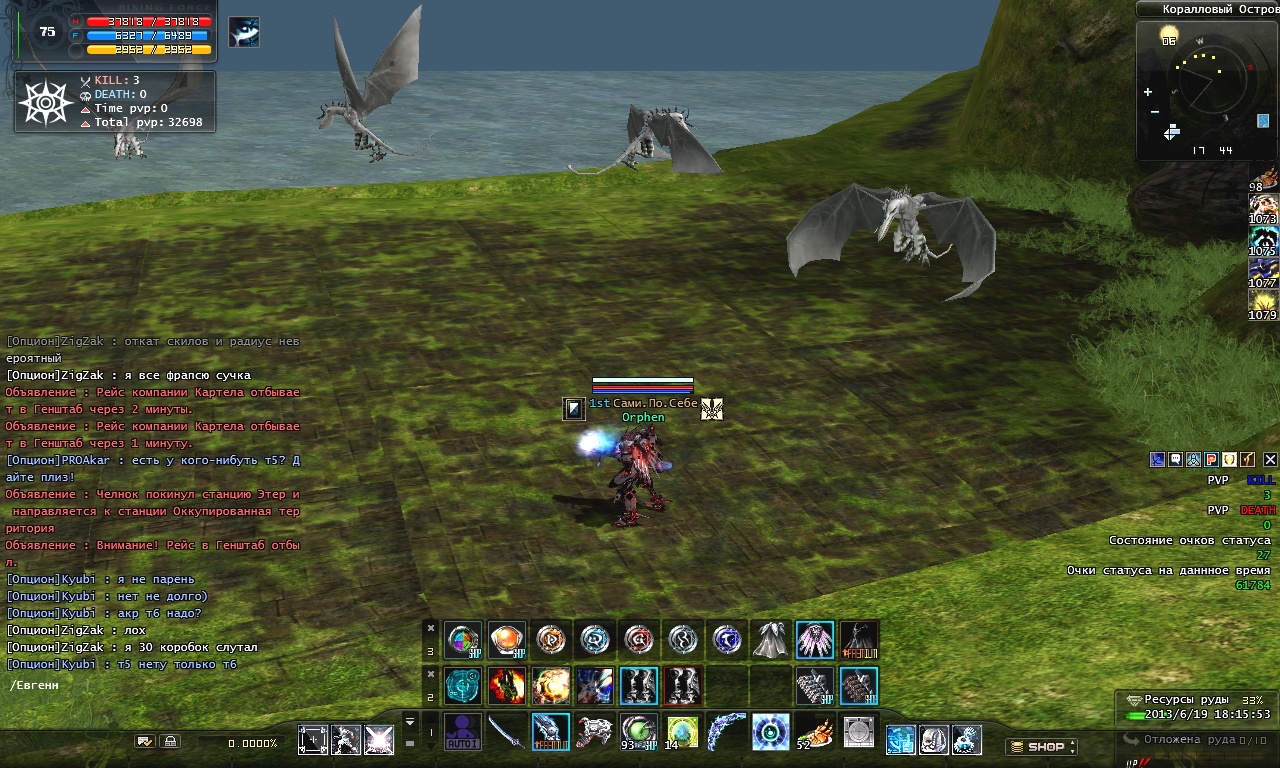Click the white red-P icon in status toolbar
This screenshot has height=768, width=1280.
1211,460
